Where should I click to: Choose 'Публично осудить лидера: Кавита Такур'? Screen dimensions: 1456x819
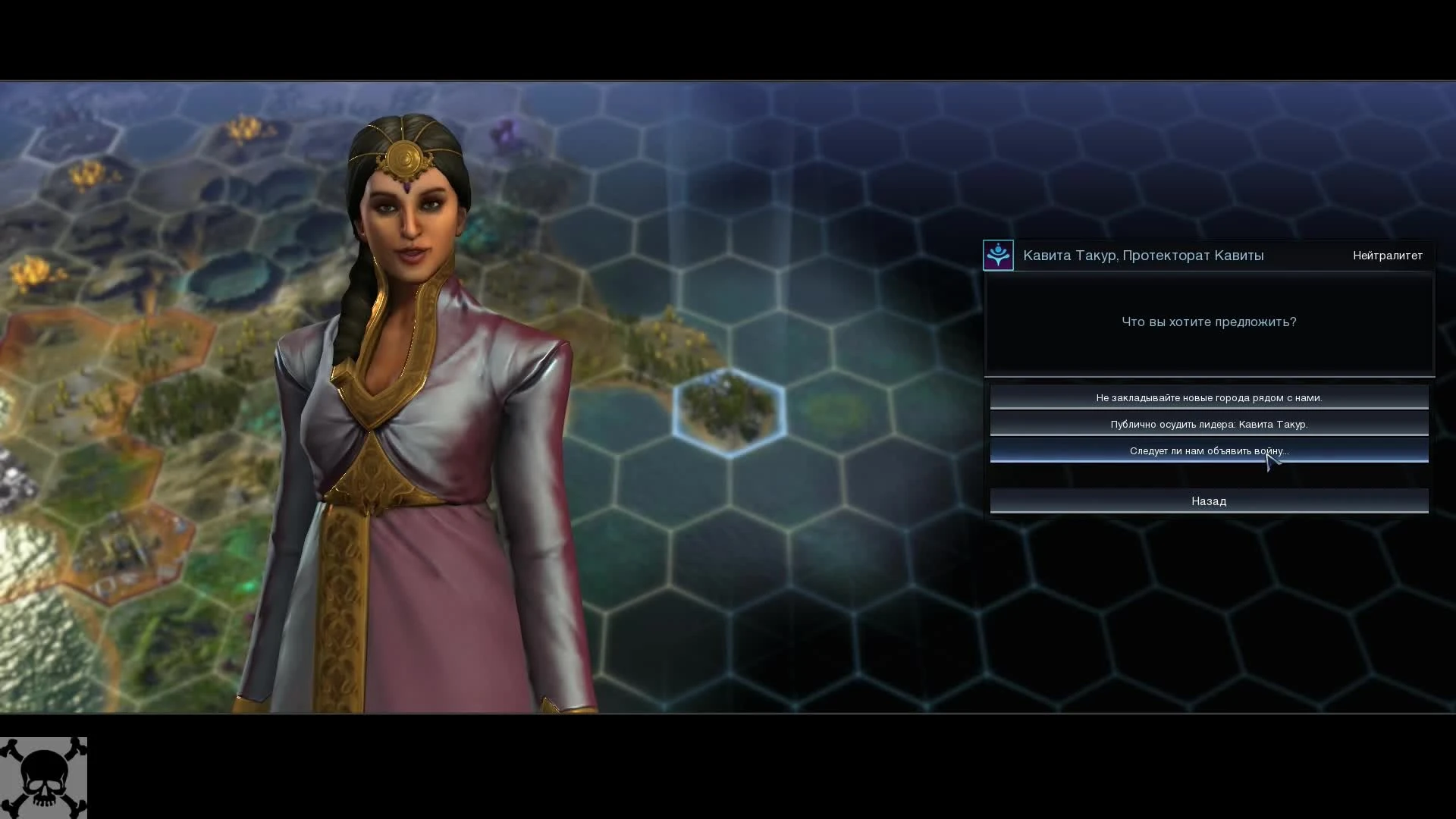pos(1209,424)
